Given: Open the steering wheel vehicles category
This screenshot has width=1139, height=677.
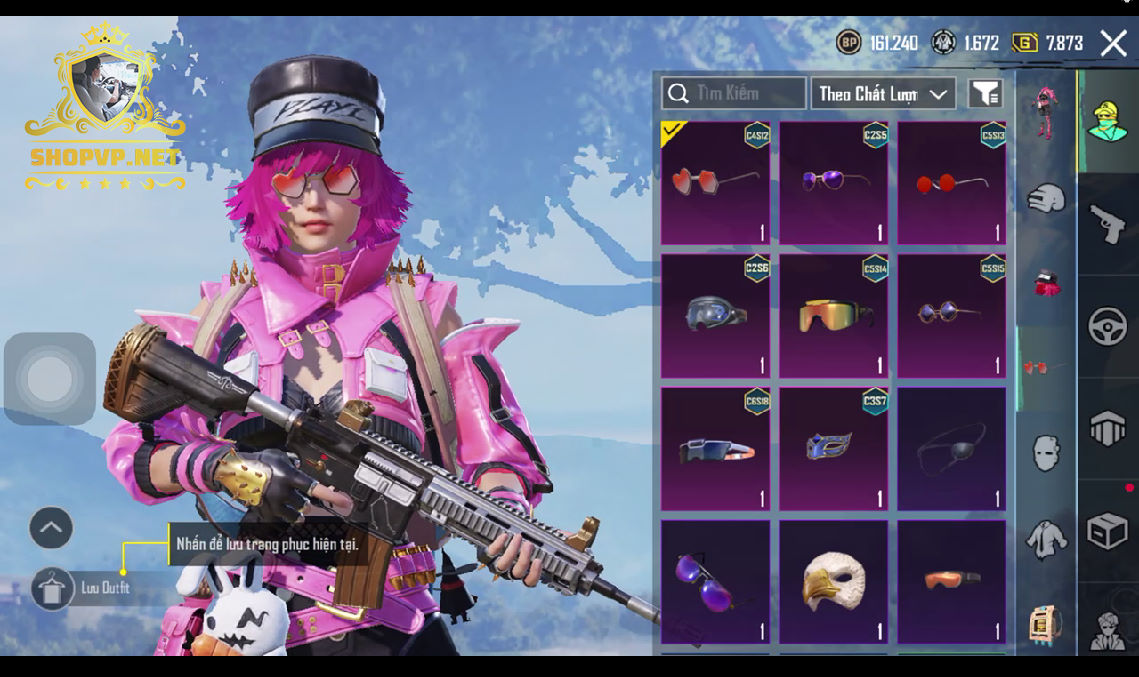Looking at the screenshot, I should [1107, 327].
